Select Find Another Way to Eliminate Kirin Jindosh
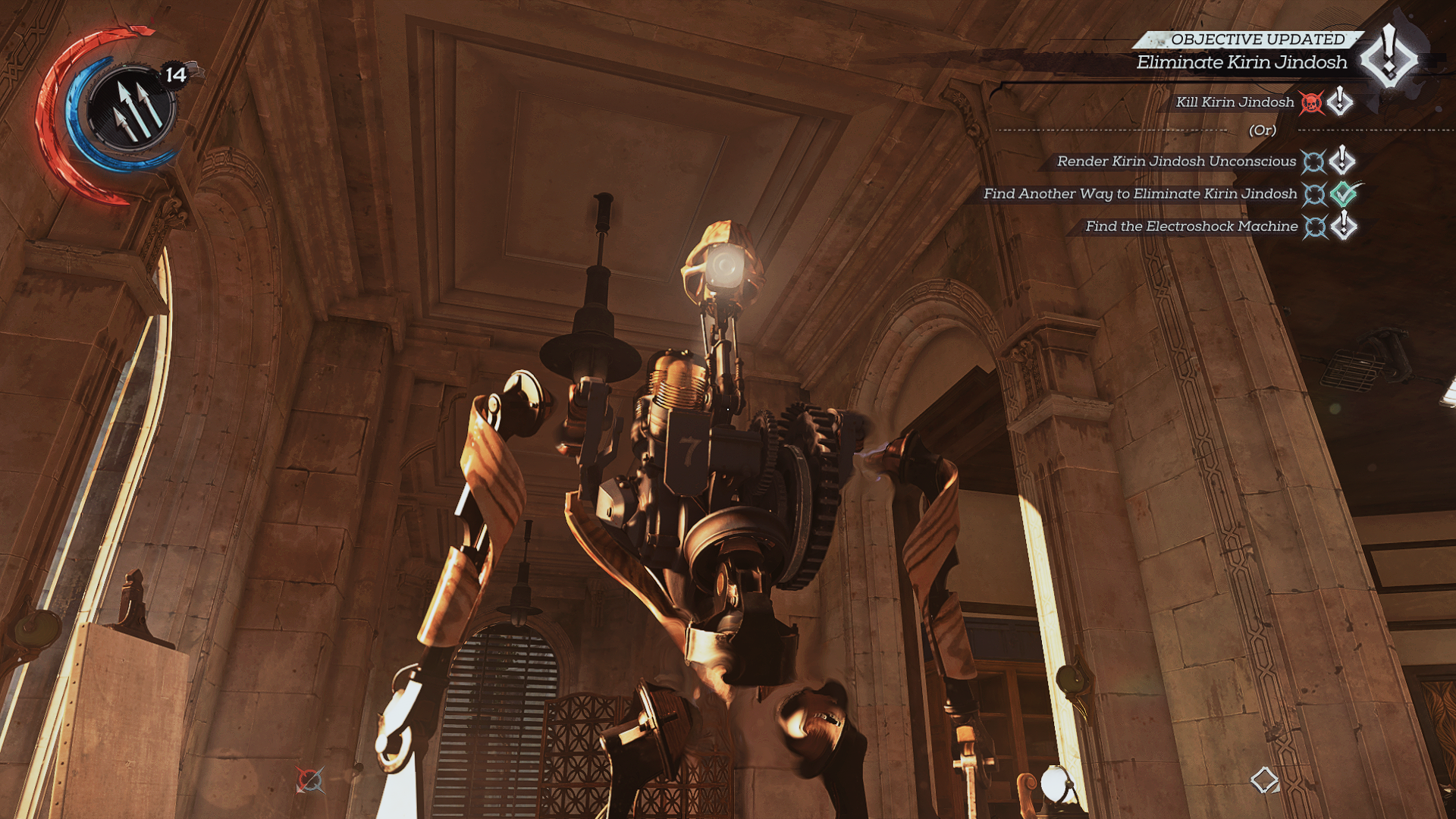Viewport: 1456px width, 819px height. (x=1140, y=194)
